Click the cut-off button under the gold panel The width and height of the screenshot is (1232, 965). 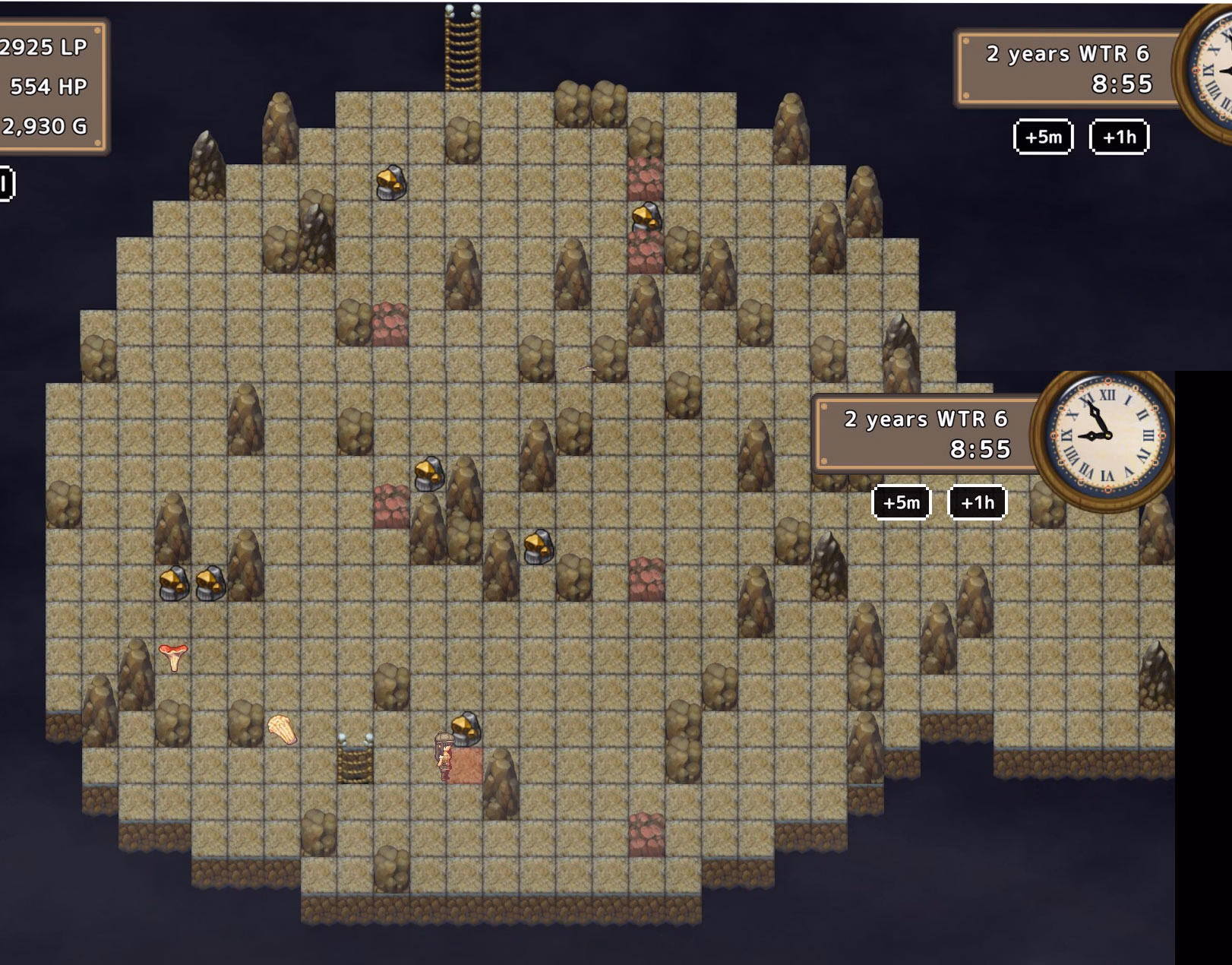click(6, 184)
